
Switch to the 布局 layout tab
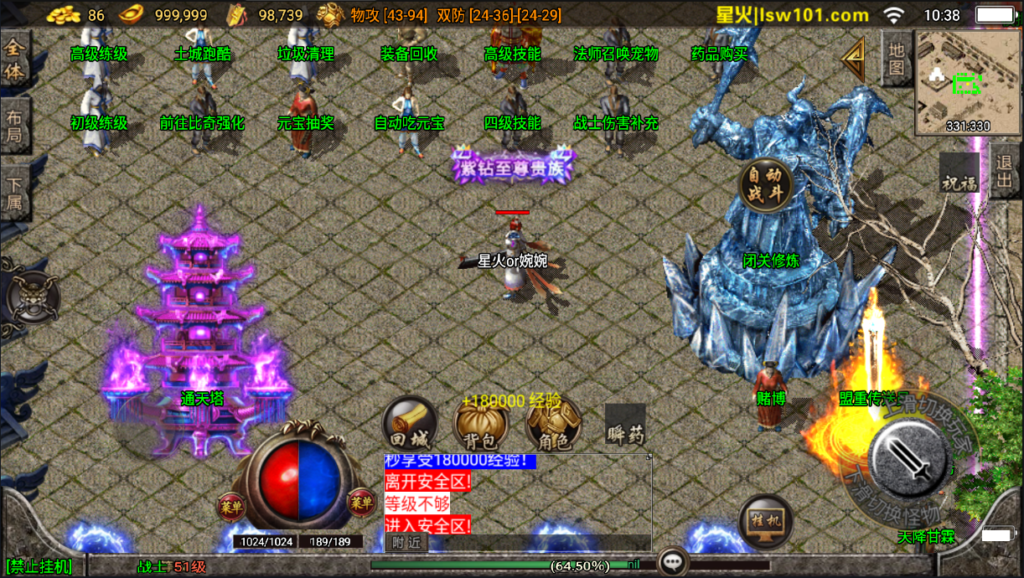click(14, 126)
